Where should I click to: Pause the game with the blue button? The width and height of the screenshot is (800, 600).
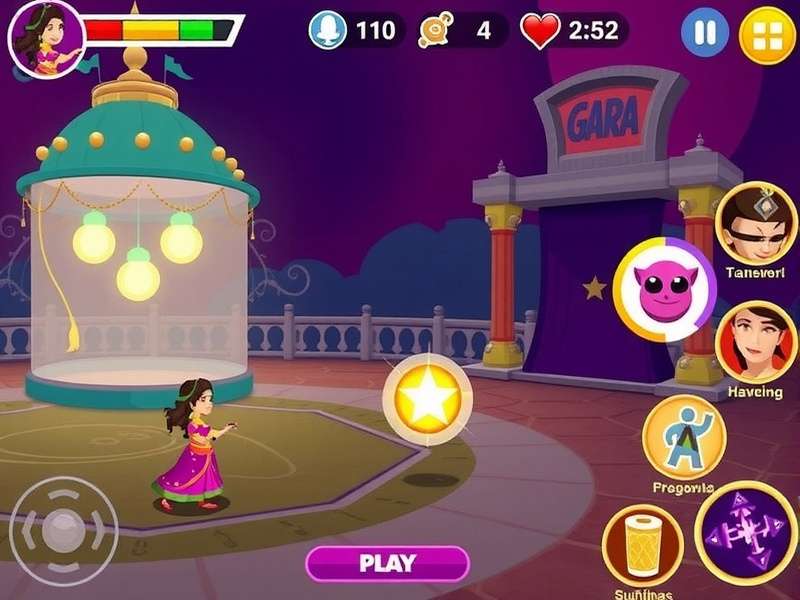click(x=705, y=33)
